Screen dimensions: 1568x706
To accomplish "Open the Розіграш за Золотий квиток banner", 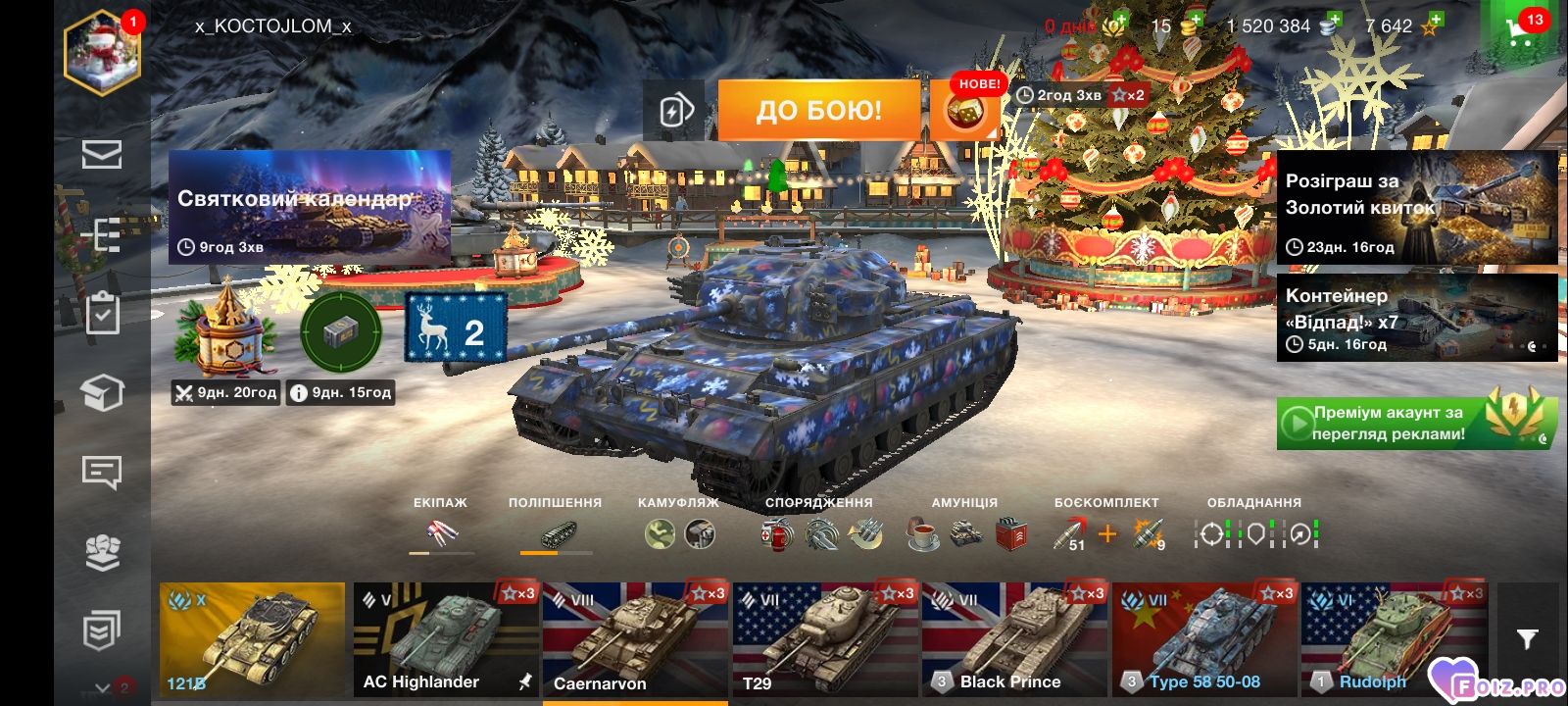I will click(x=1416, y=207).
